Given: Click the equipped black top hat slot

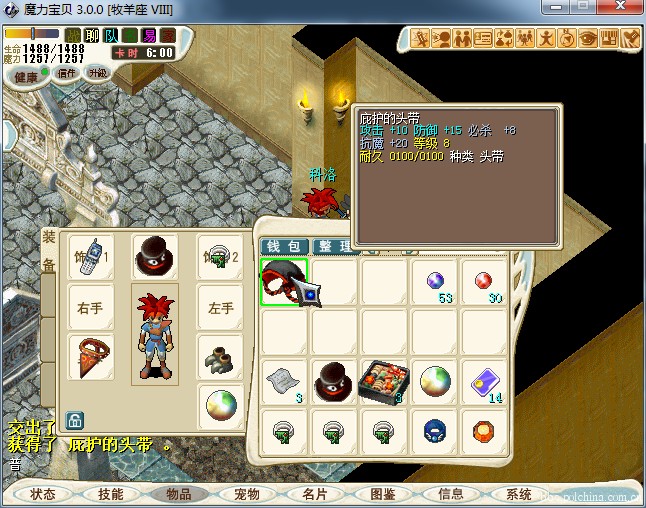Looking at the screenshot, I should (x=155, y=257).
